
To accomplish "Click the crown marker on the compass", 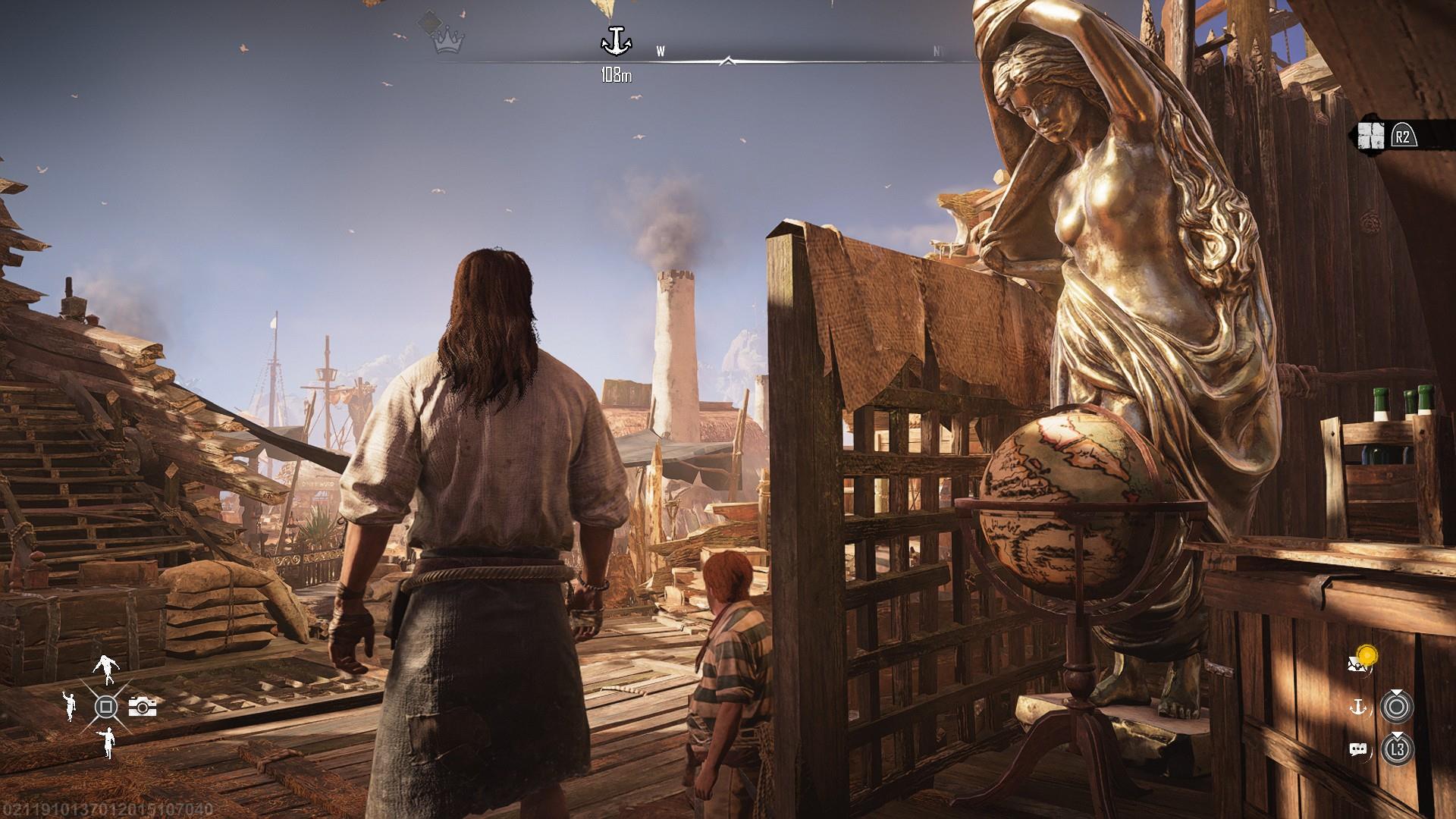I will [448, 42].
